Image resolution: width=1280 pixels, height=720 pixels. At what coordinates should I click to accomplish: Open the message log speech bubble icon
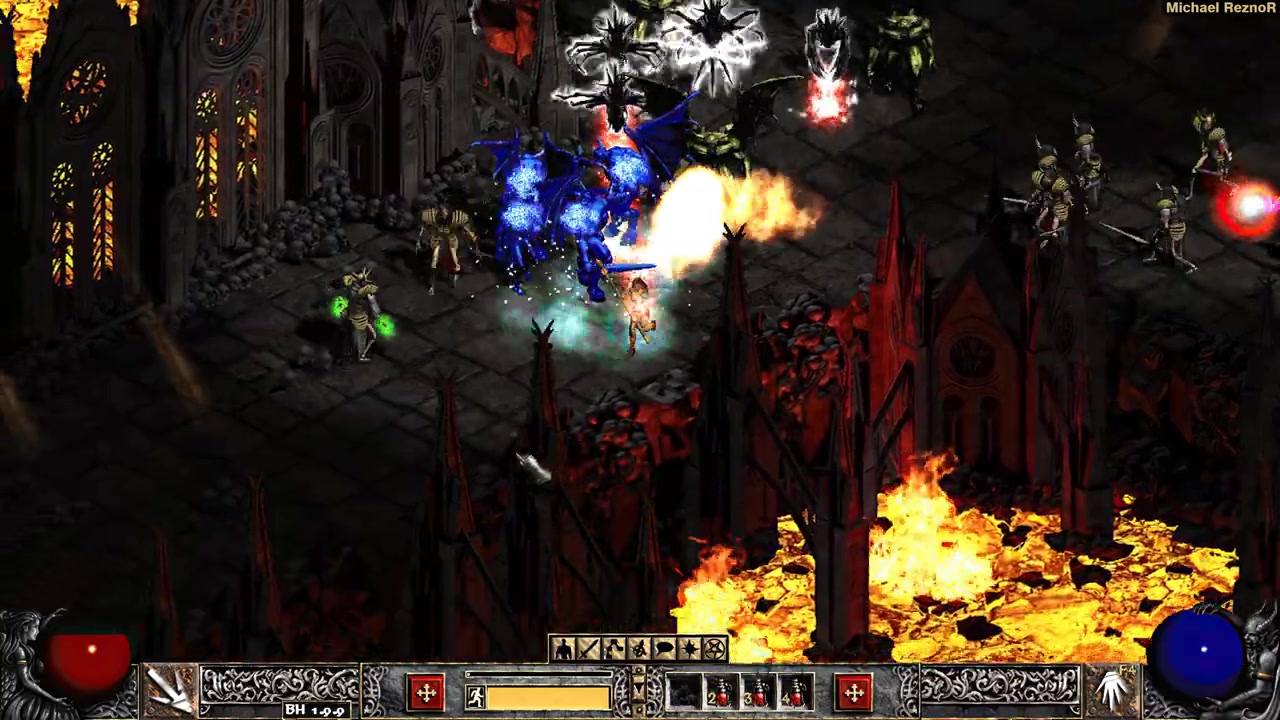664,650
